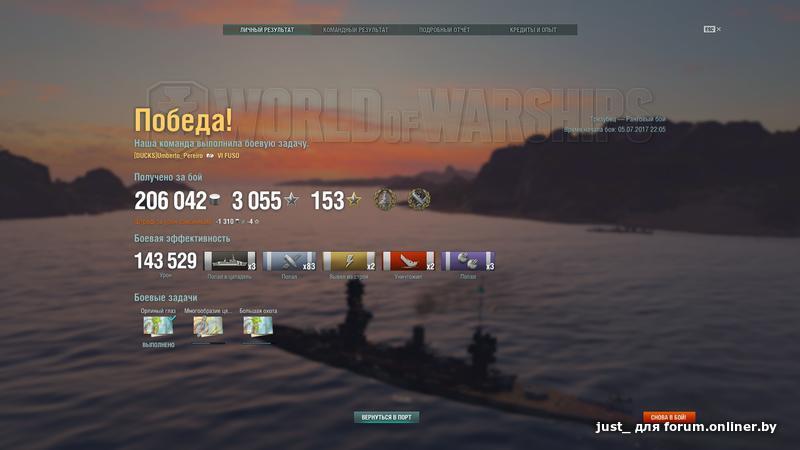Open the Подробный отчёт tab
Screen dimensions: 800x450
pyautogui.click(x=444, y=30)
